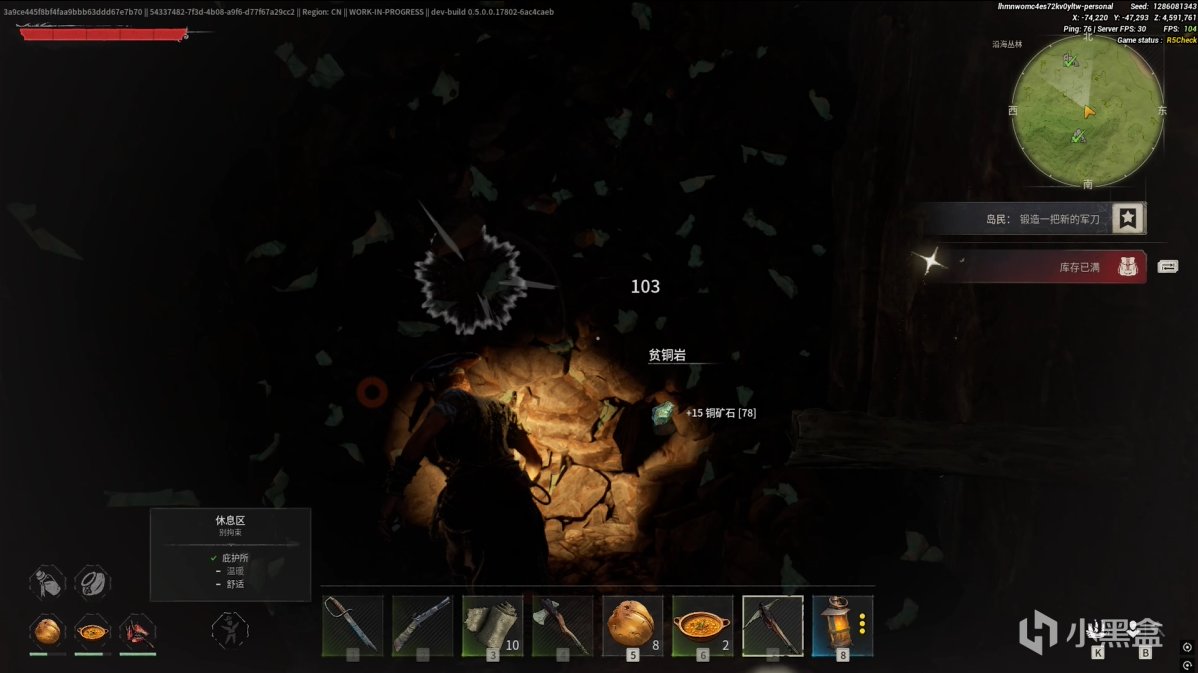Click the clay pot status icon
The width and height of the screenshot is (1198, 673).
(x=93, y=582)
